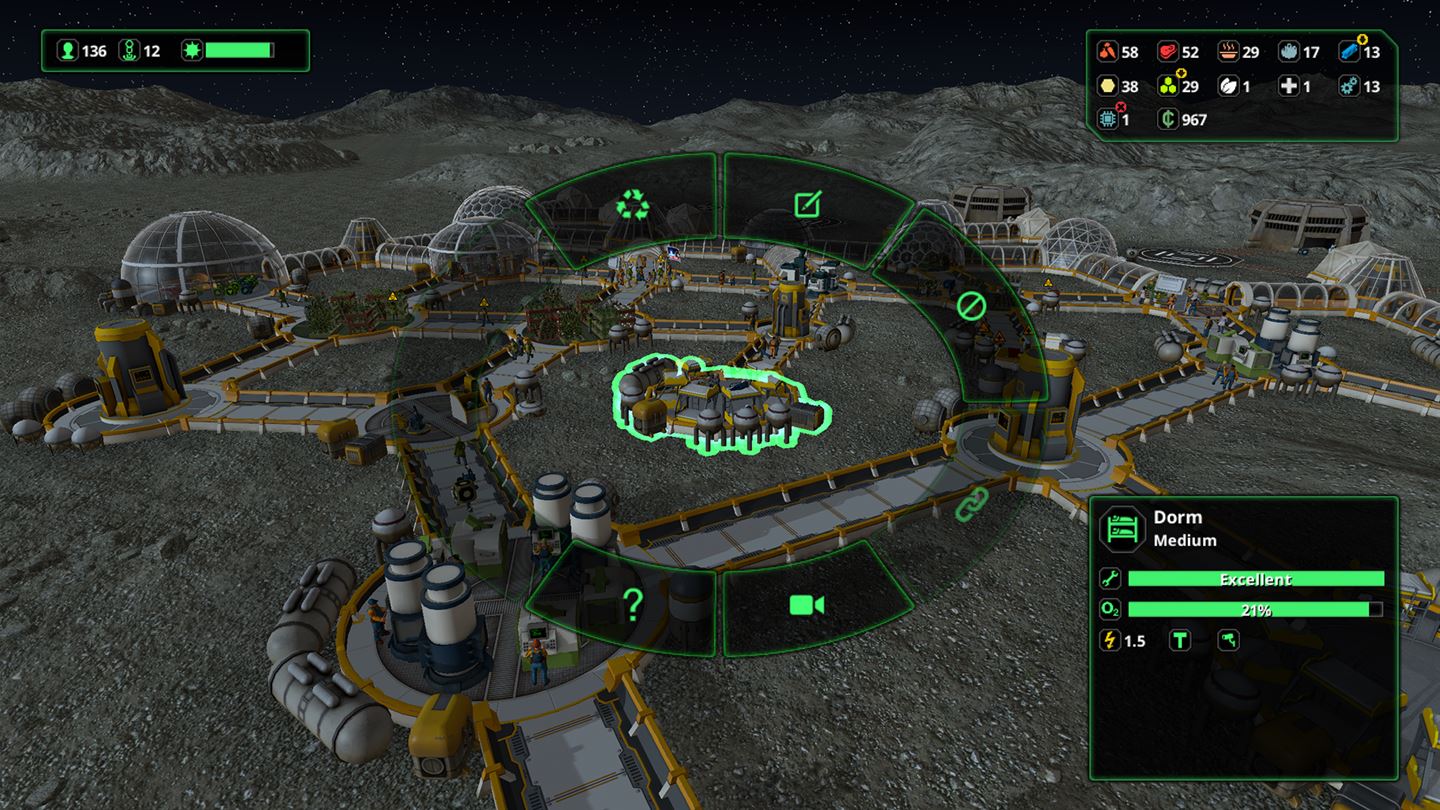
Task: Open the Dorm bunk bed building icon
Action: point(1122,527)
